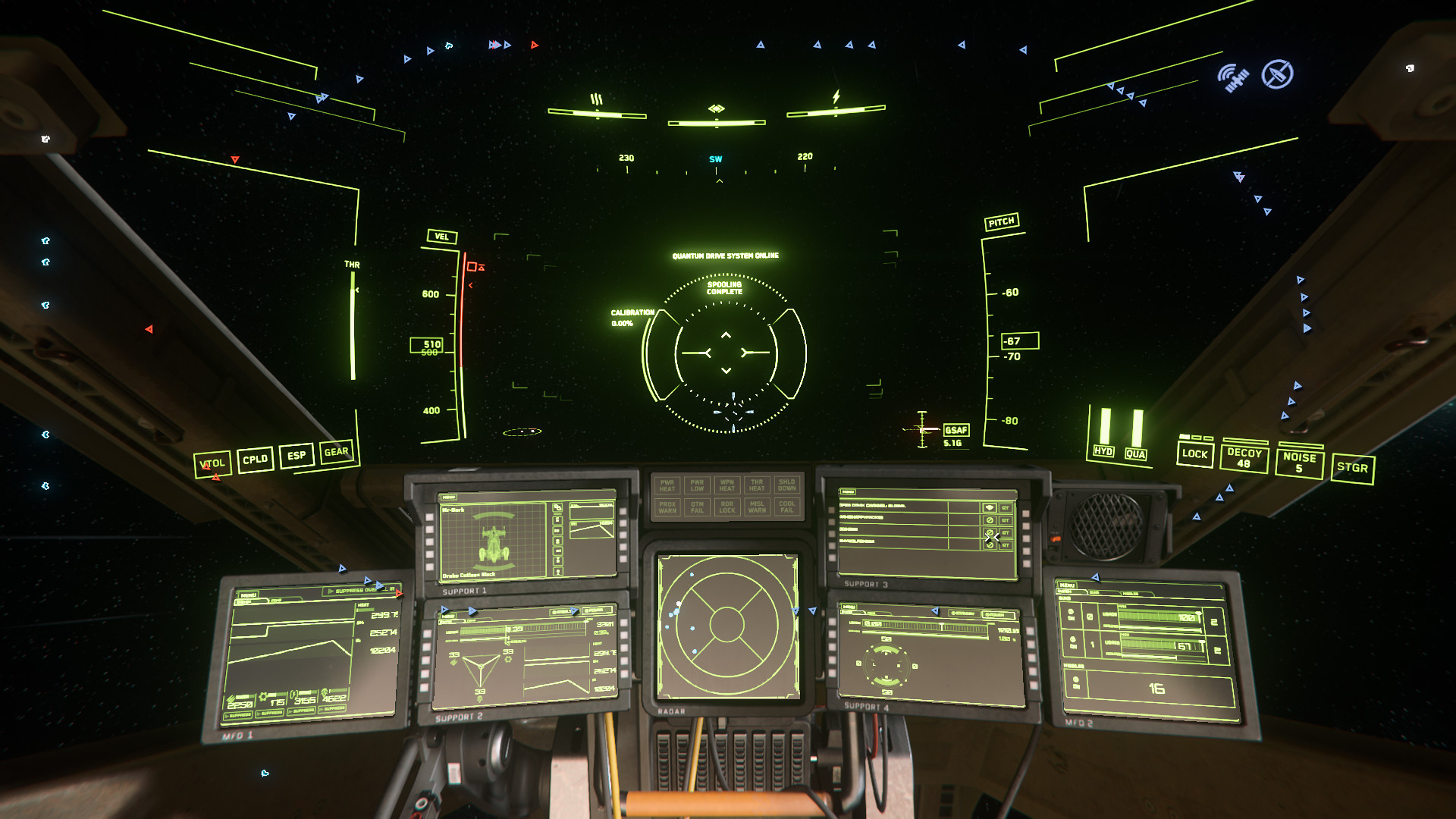Click the shield icon above the 2250 value
The width and height of the screenshot is (1456, 819).
(x=231, y=698)
